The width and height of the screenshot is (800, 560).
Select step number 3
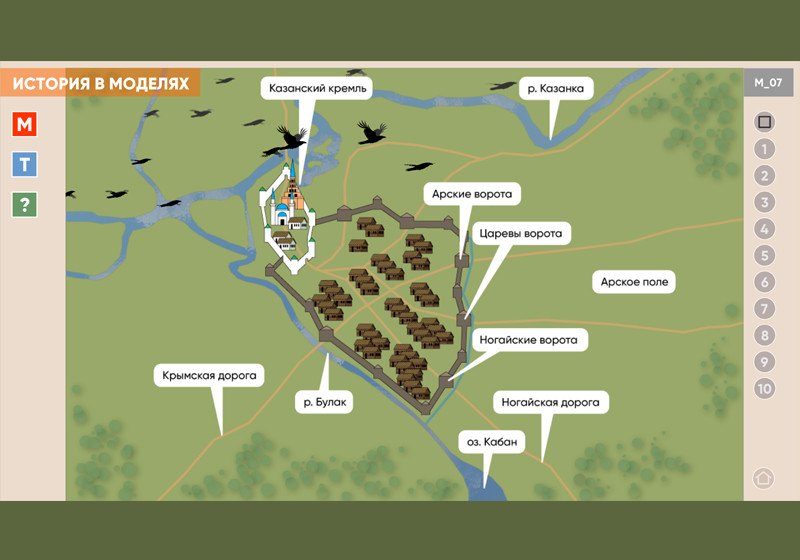(x=765, y=203)
